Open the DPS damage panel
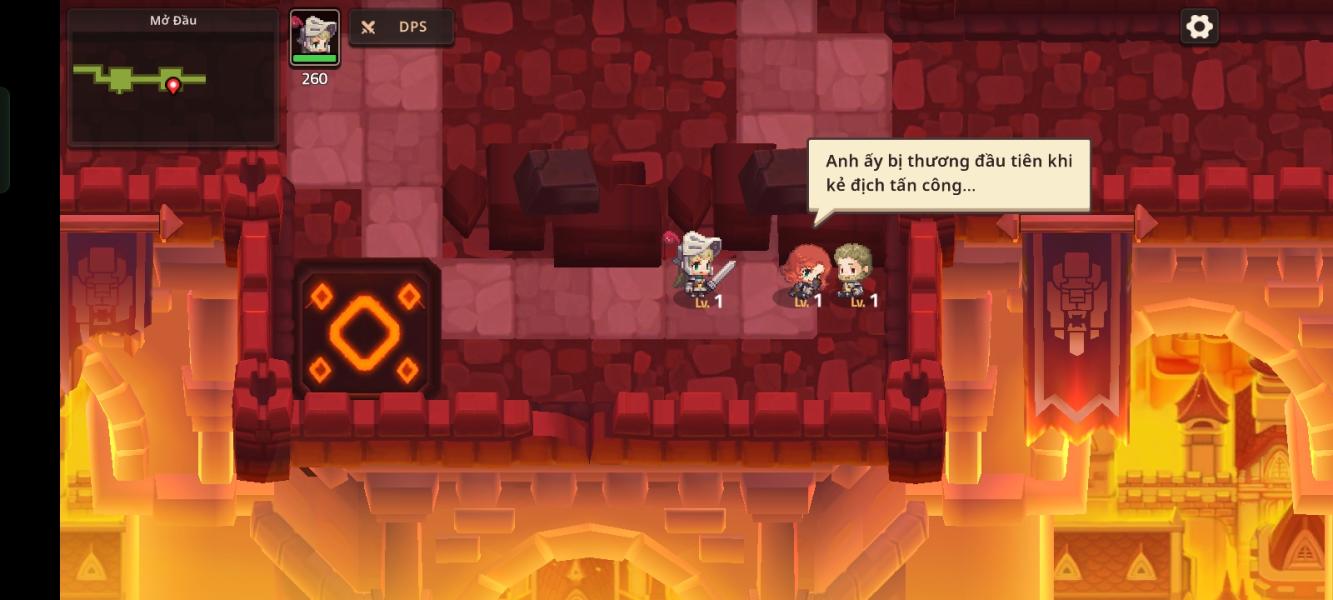Screen dimensions: 1333x600 tap(401, 28)
